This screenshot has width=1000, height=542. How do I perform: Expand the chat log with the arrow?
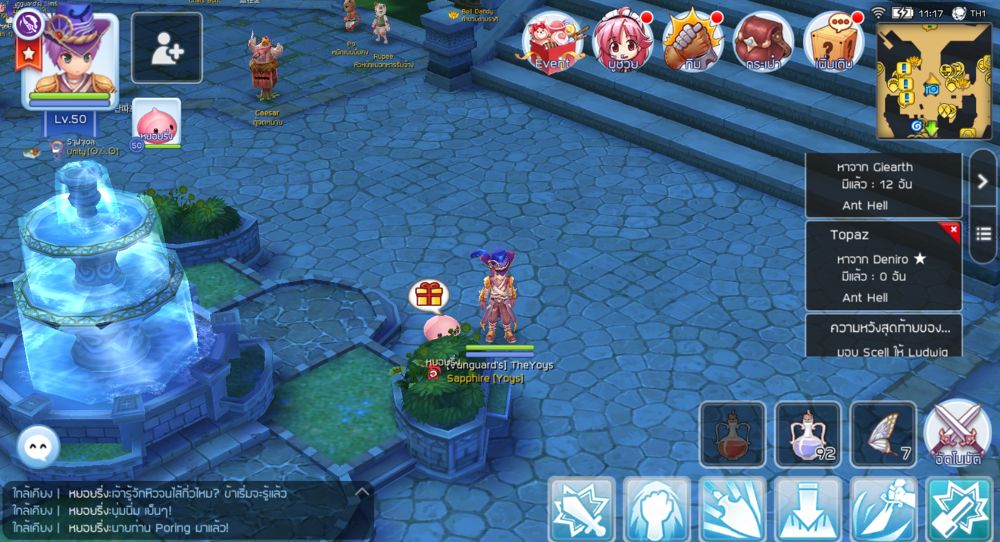tap(362, 492)
